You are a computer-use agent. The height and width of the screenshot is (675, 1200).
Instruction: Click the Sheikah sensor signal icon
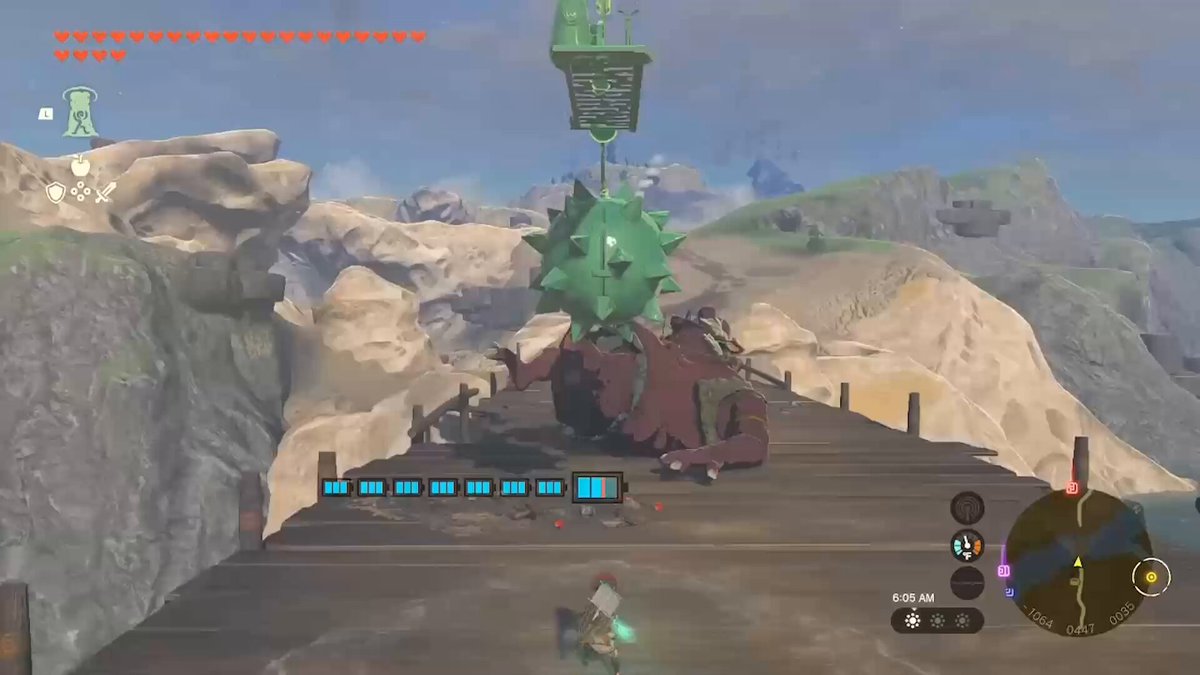click(x=967, y=507)
